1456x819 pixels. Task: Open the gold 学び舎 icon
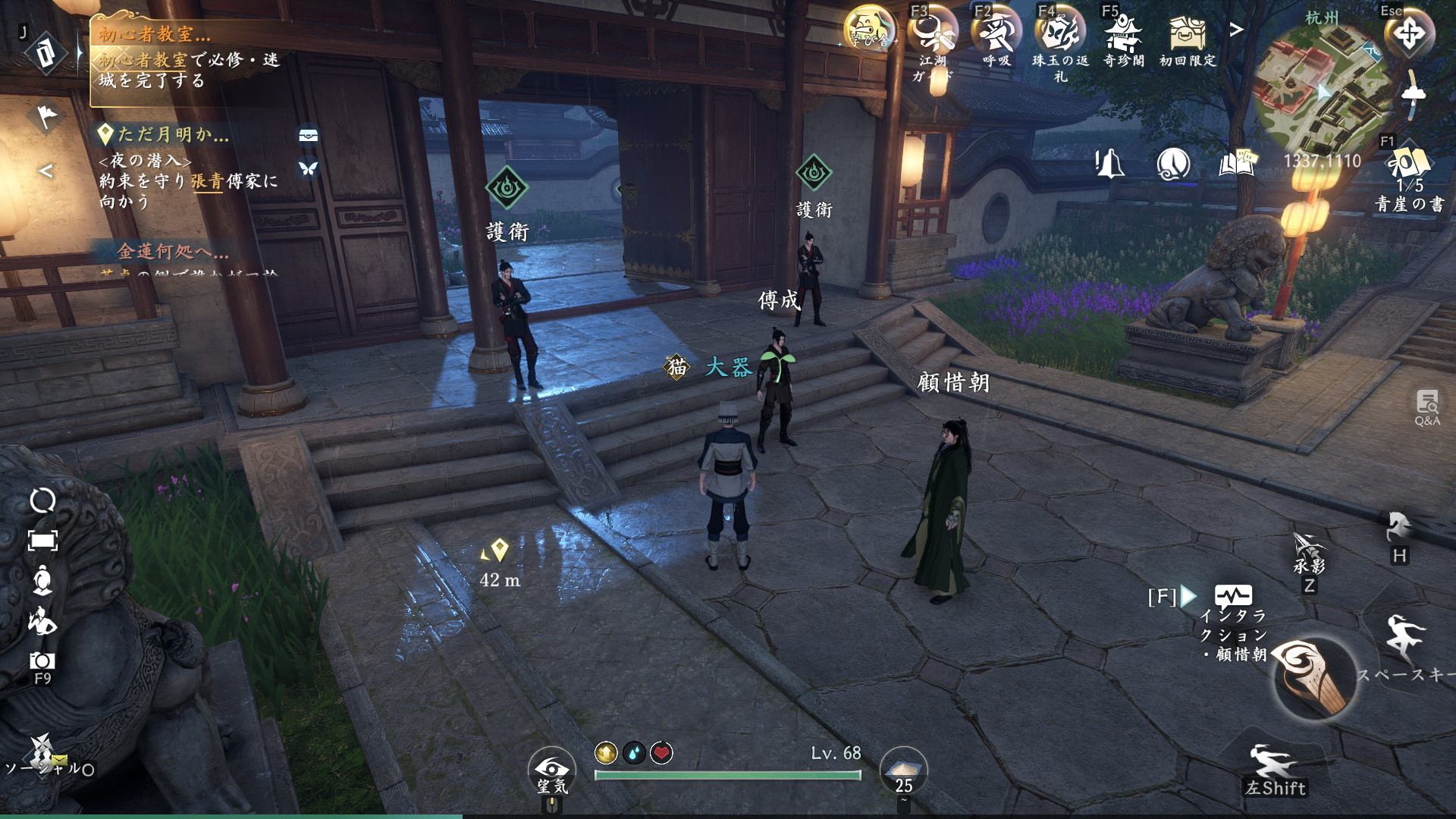click(869, 32)
